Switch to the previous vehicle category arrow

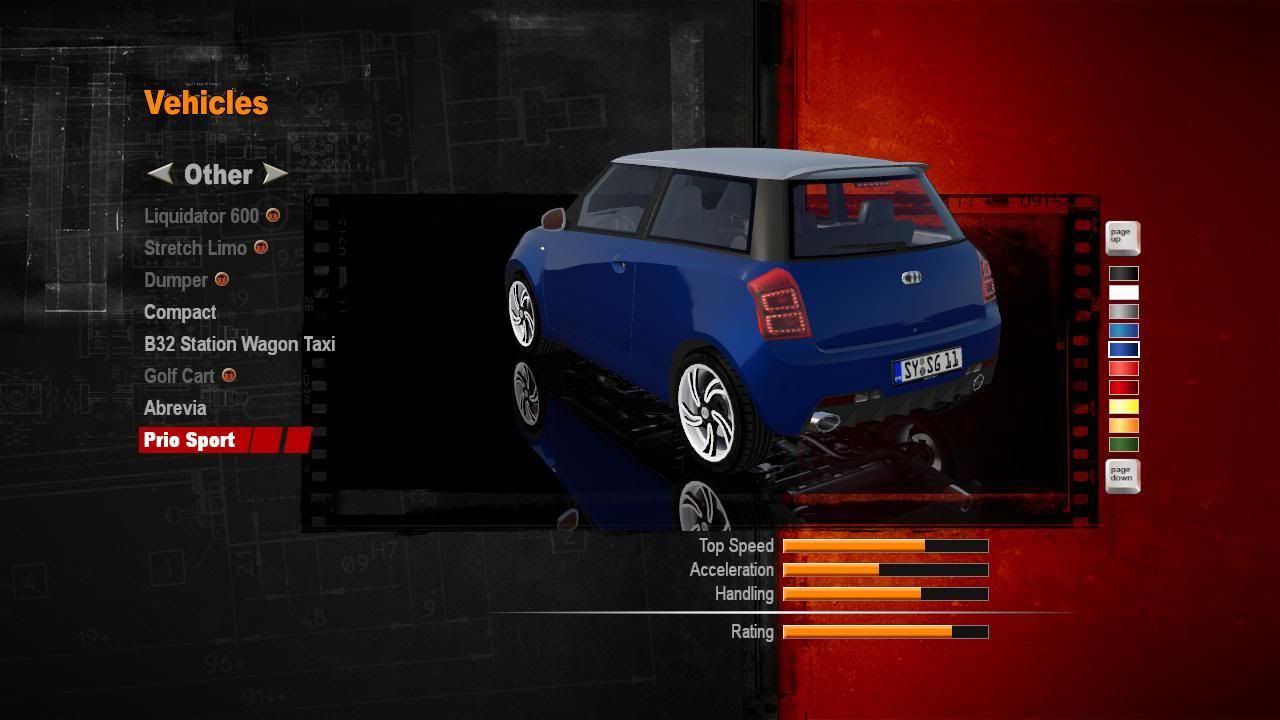coord(160,174)
